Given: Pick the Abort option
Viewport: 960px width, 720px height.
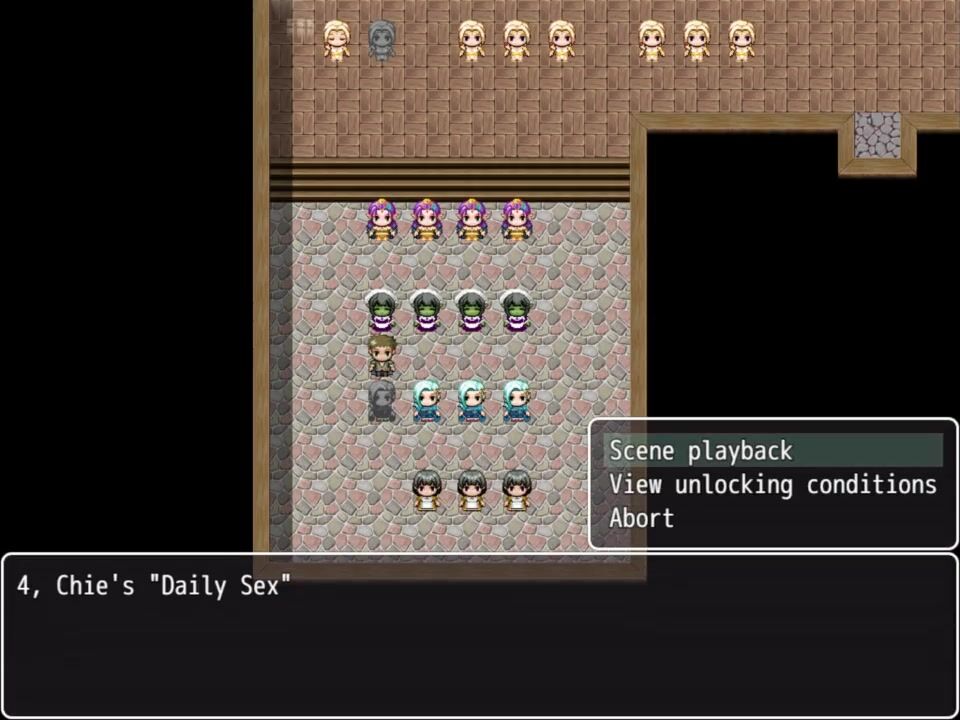Looking at the screenshot, I should 642,518.
